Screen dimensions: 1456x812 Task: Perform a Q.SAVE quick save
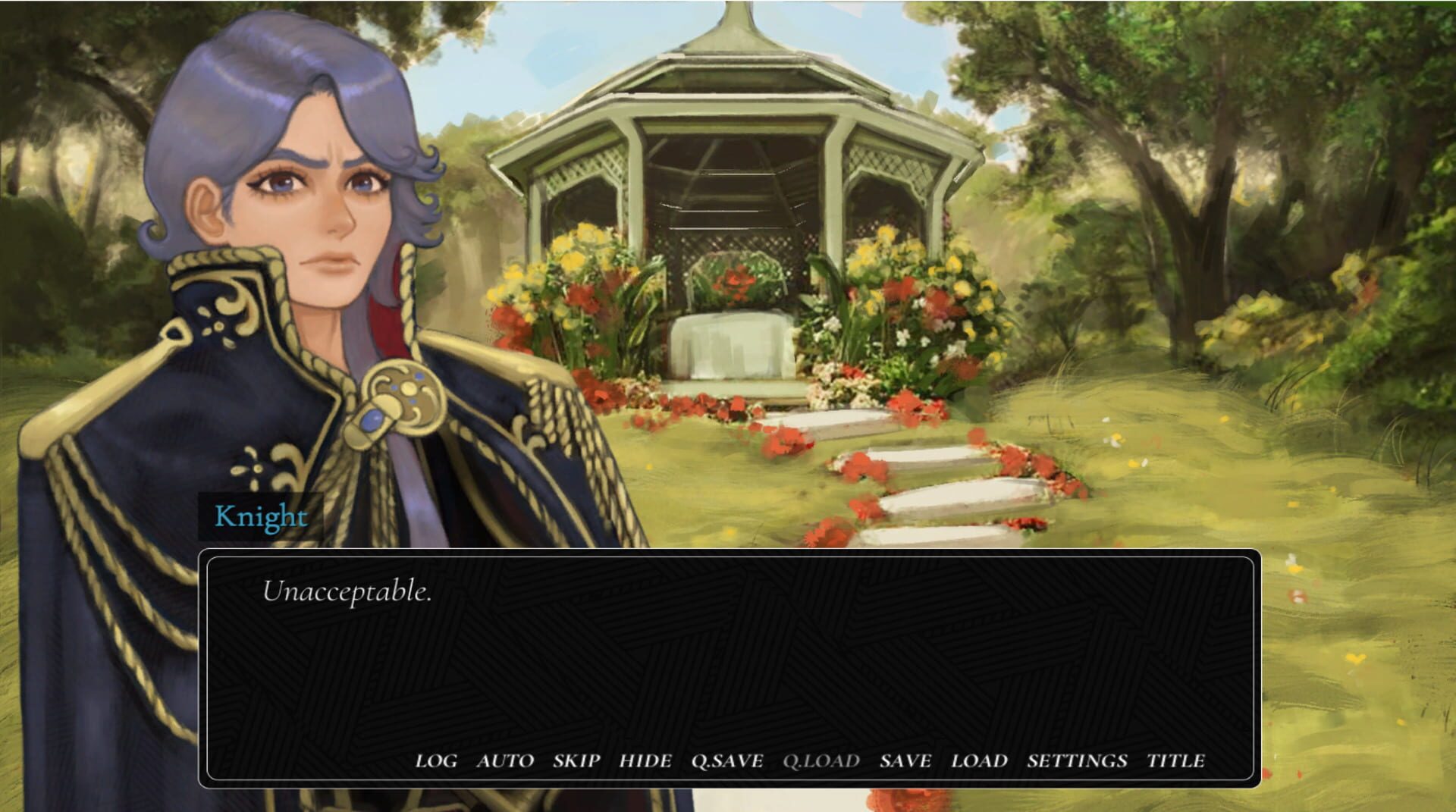pos(726,761)
